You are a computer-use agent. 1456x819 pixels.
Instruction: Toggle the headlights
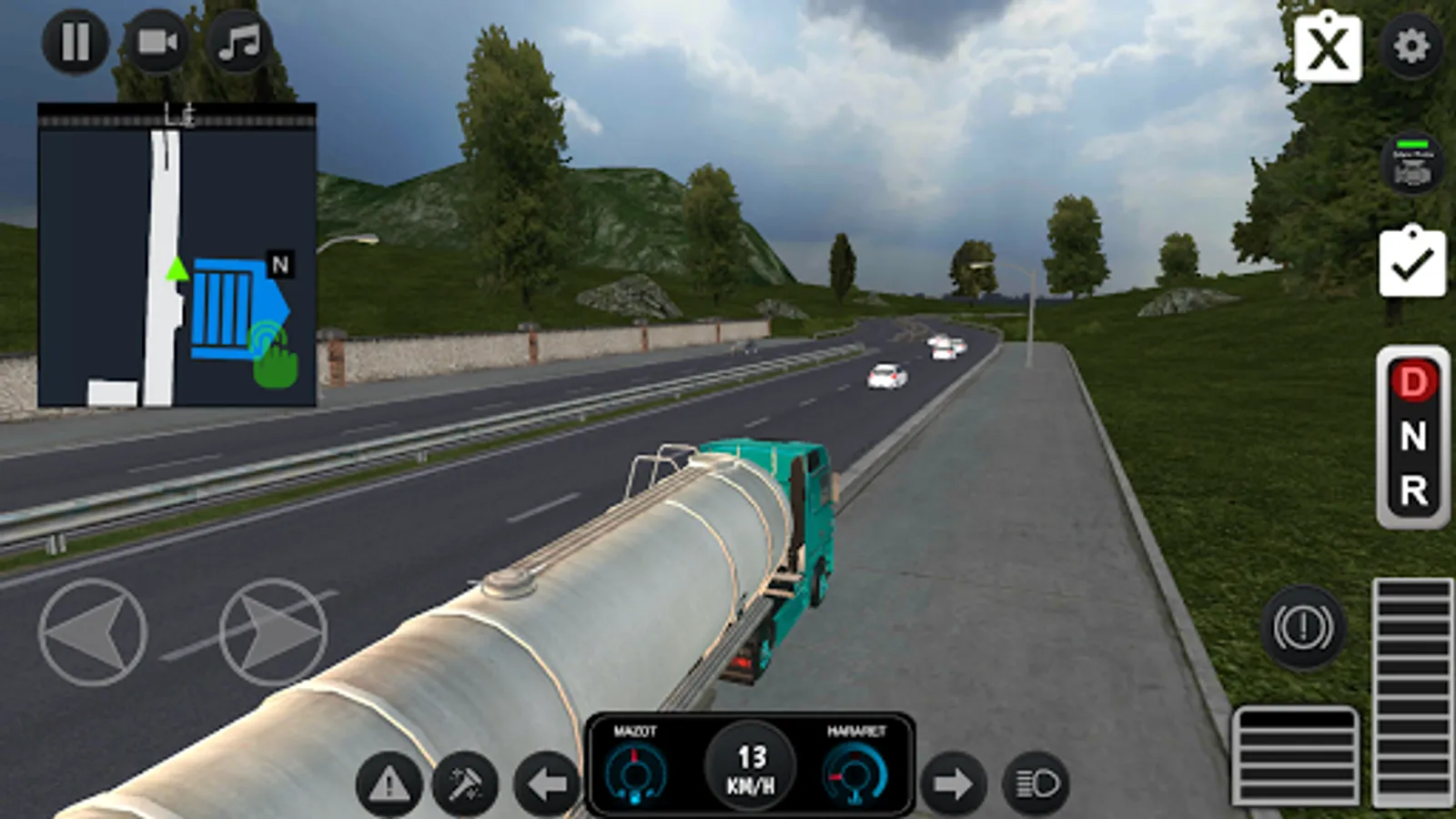pos(1037,781)
